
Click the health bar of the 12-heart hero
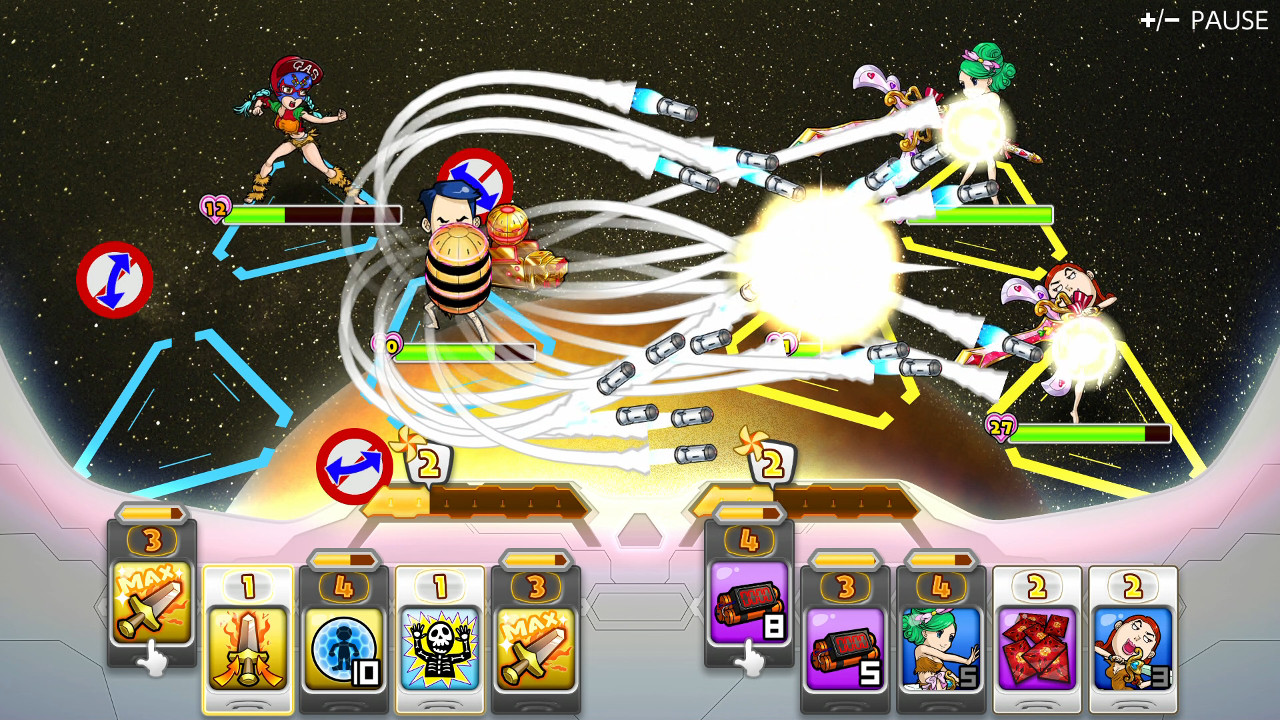click(300, 213)
